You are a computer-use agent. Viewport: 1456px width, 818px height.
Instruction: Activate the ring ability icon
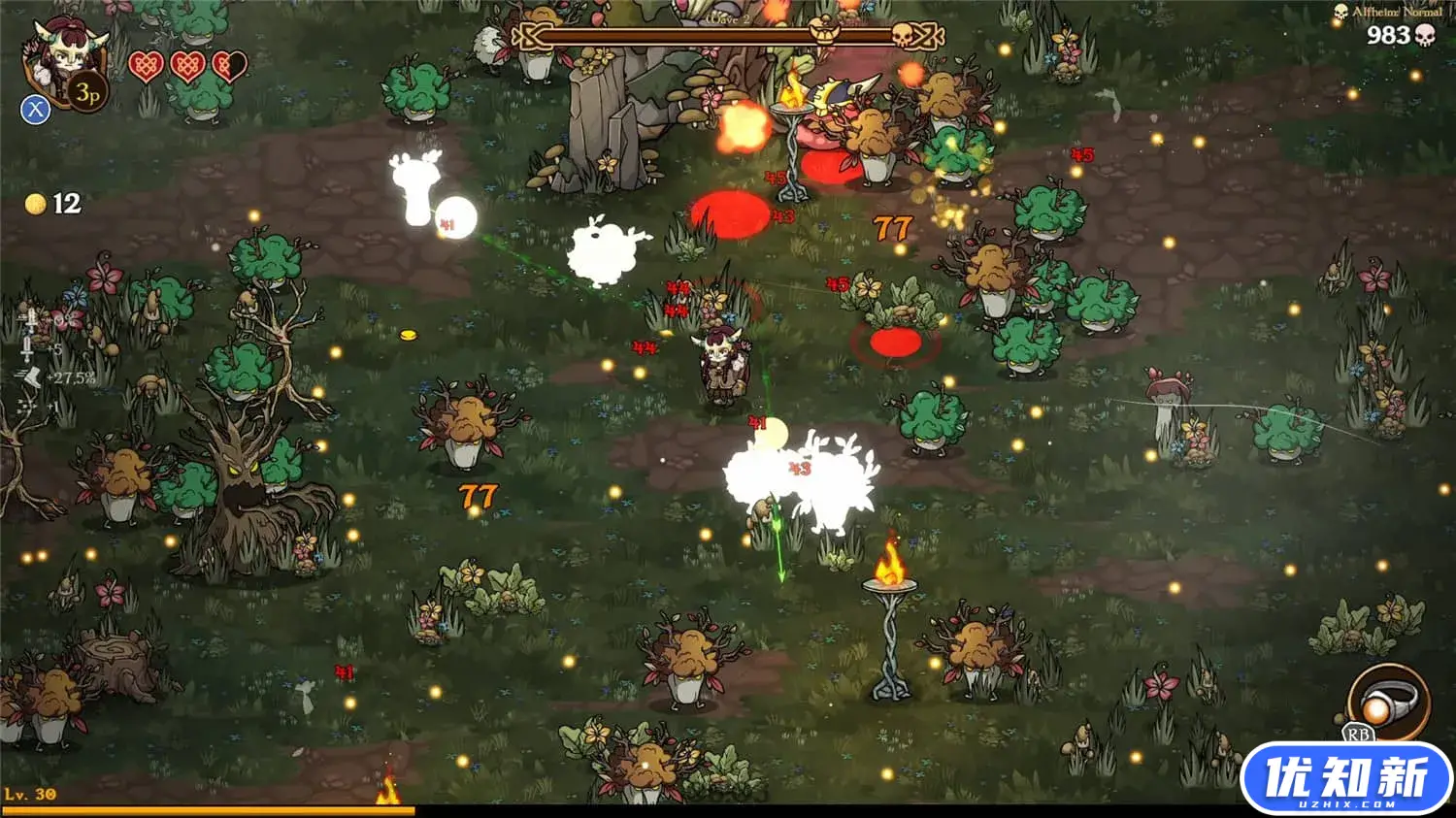click(x=1388, y=701)
